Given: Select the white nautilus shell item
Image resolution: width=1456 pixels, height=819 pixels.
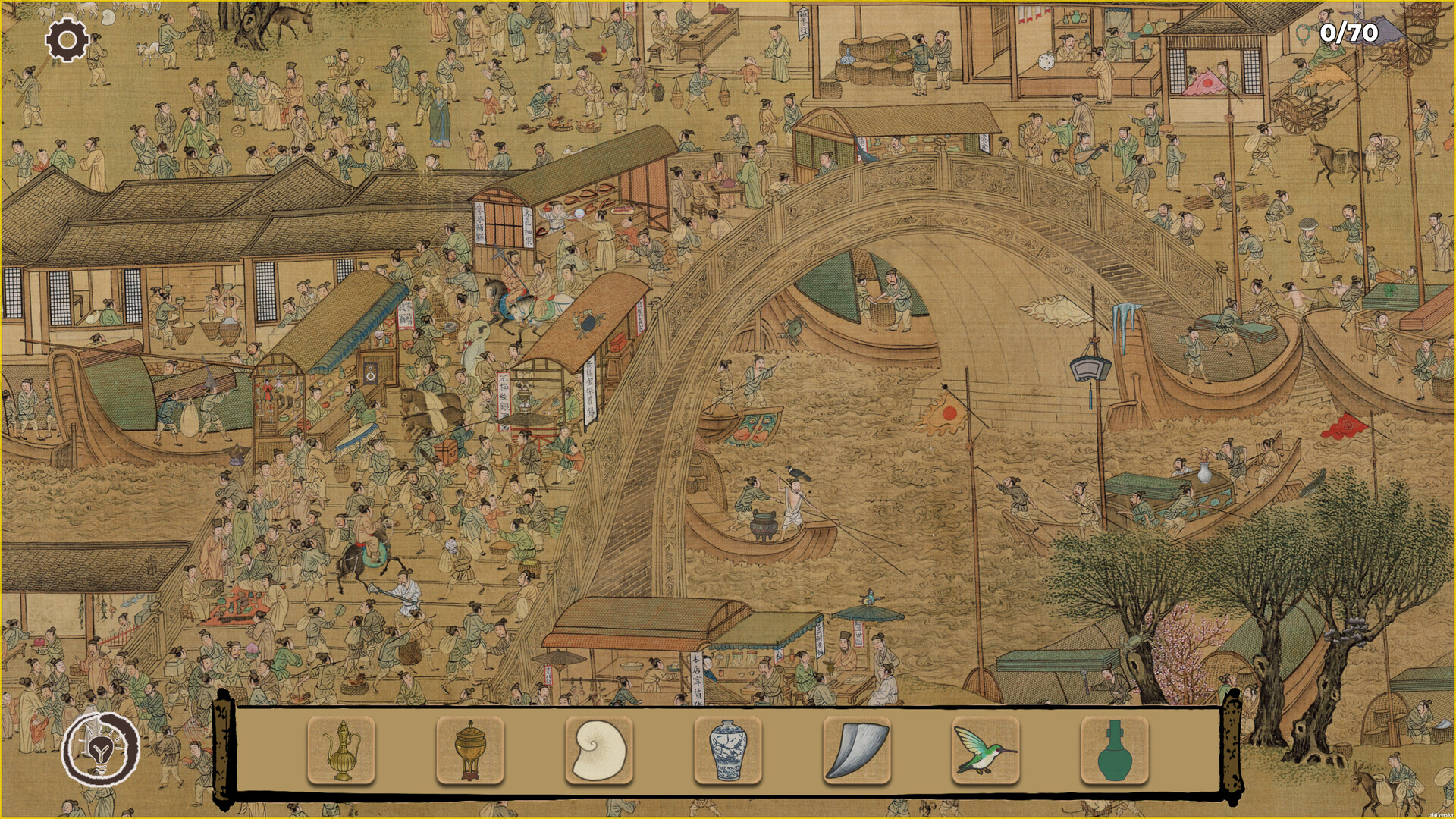Looking at the screenshot, I should point(599,750).
